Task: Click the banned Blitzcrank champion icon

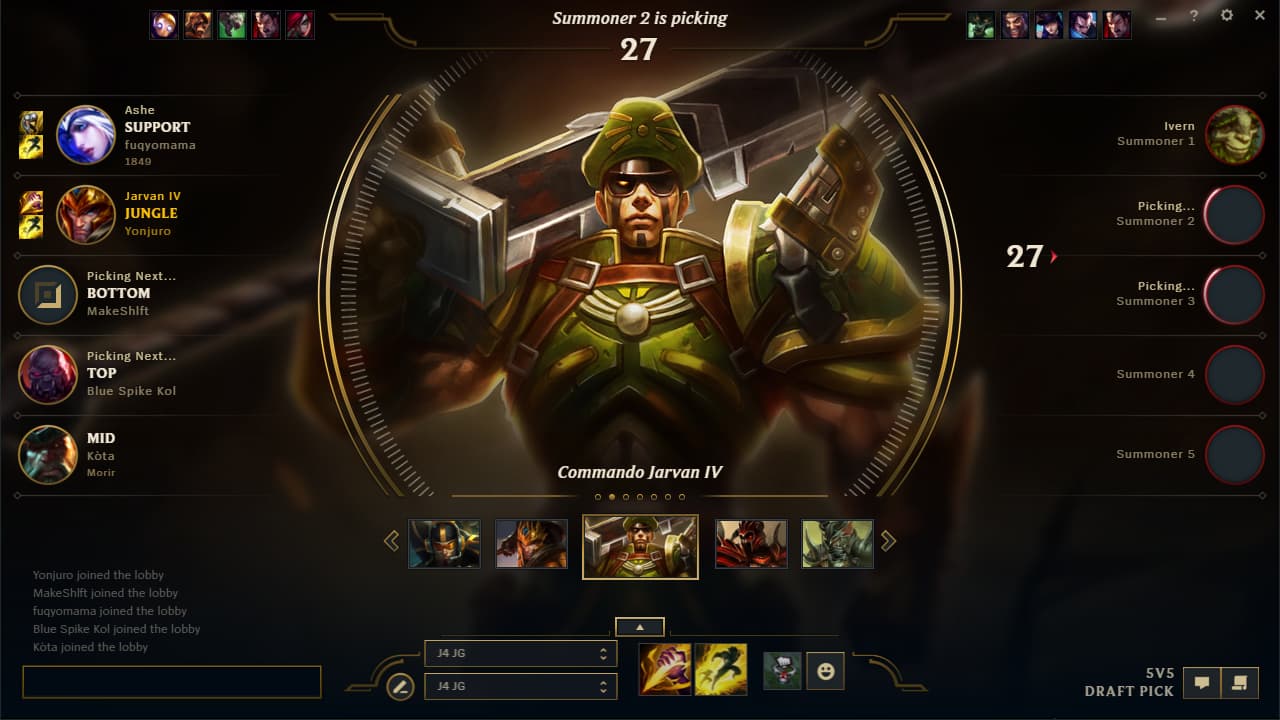Action: coord(163,25)
